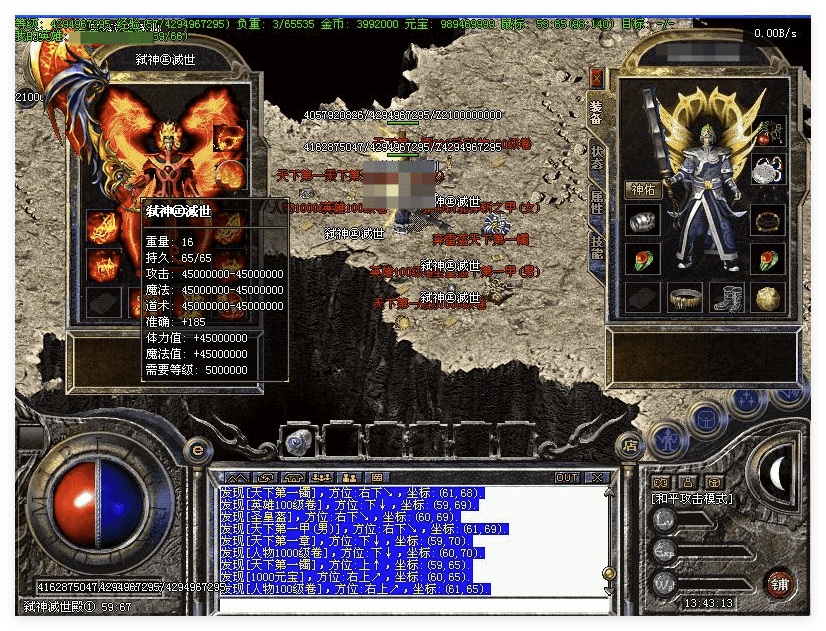The height and width of the screenshot is (631, 826).
Task: Click the OUT button above chat
Action: pyautogui.click(x=567, y=478)
